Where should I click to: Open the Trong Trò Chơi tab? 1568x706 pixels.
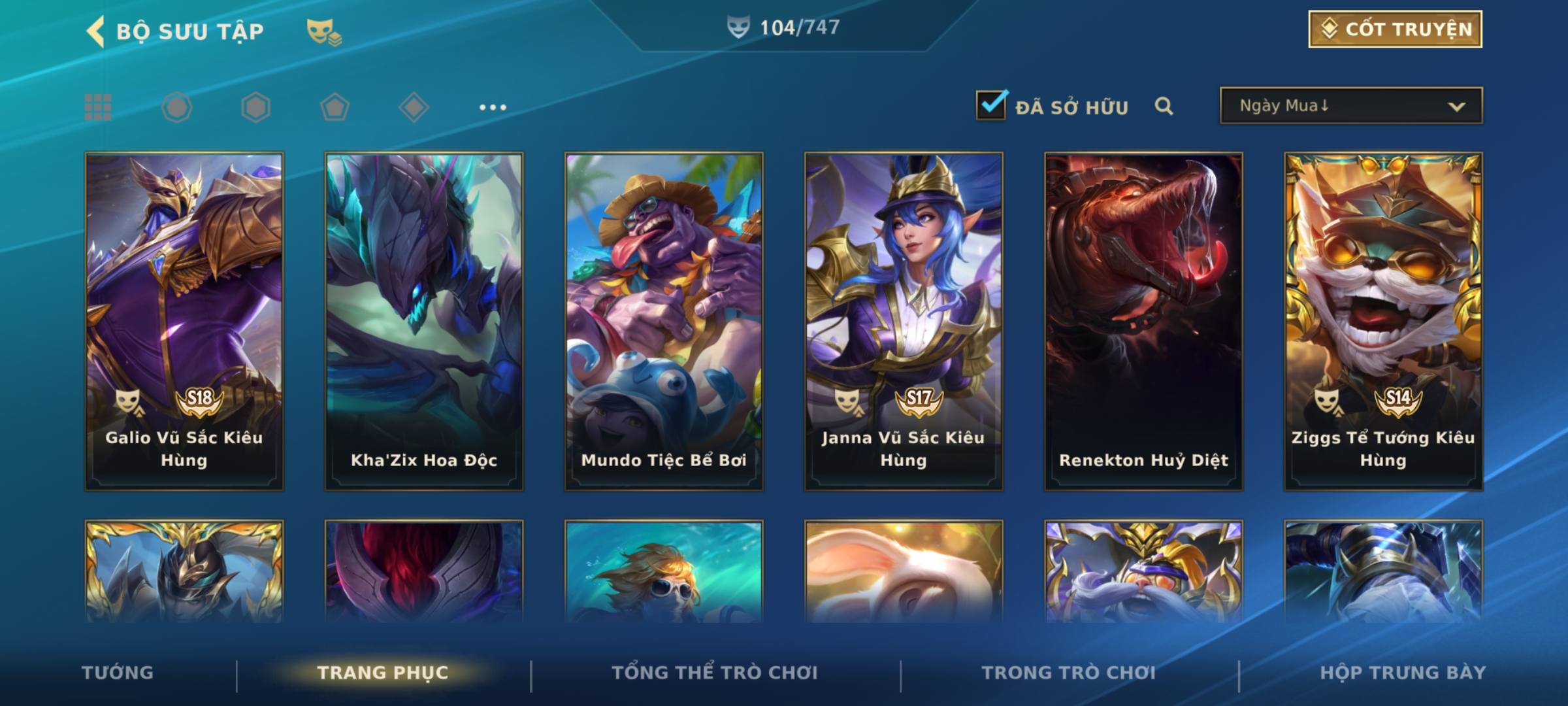coord(1069,673)
